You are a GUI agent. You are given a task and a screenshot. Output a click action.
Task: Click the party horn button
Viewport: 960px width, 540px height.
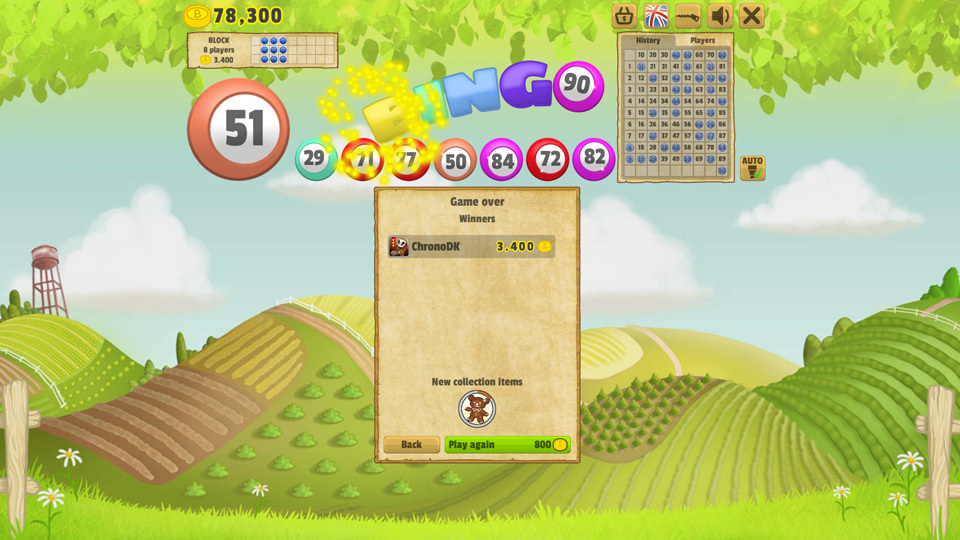(688, 16)
